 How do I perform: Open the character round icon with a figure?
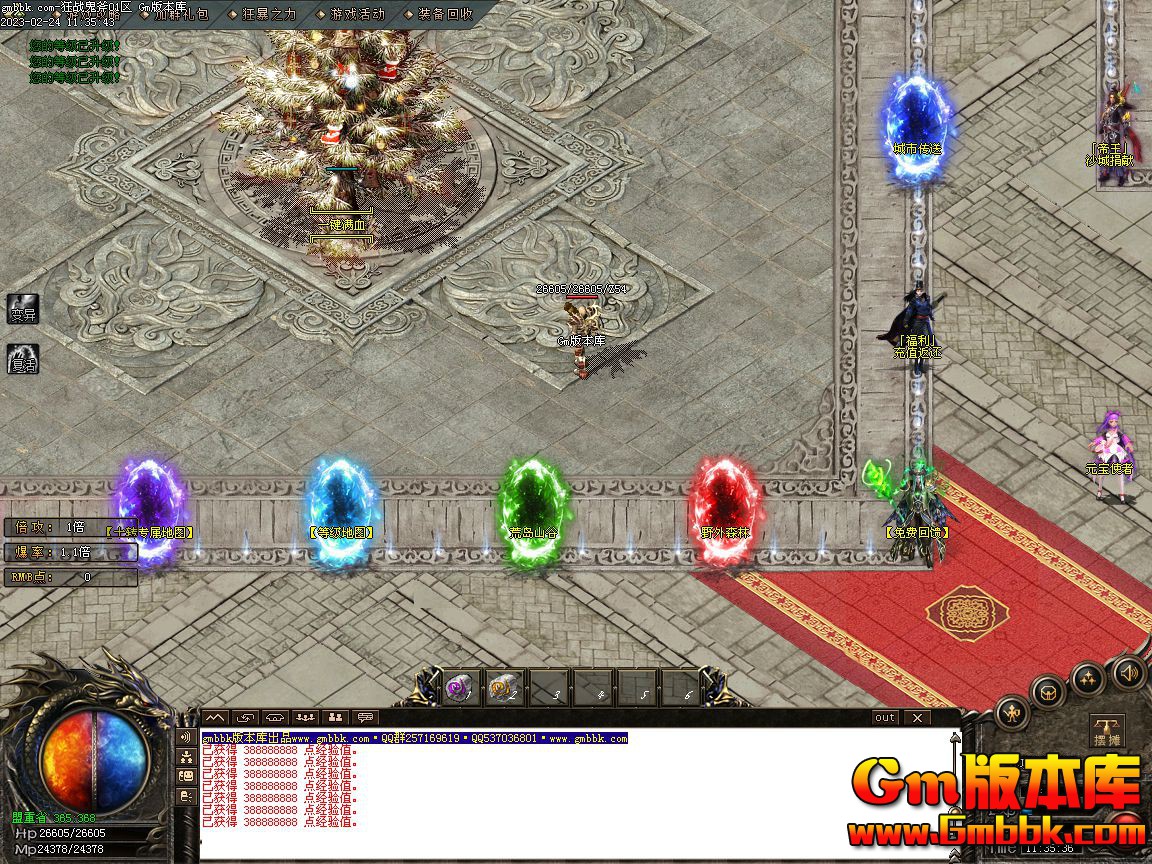point(1013,712)
